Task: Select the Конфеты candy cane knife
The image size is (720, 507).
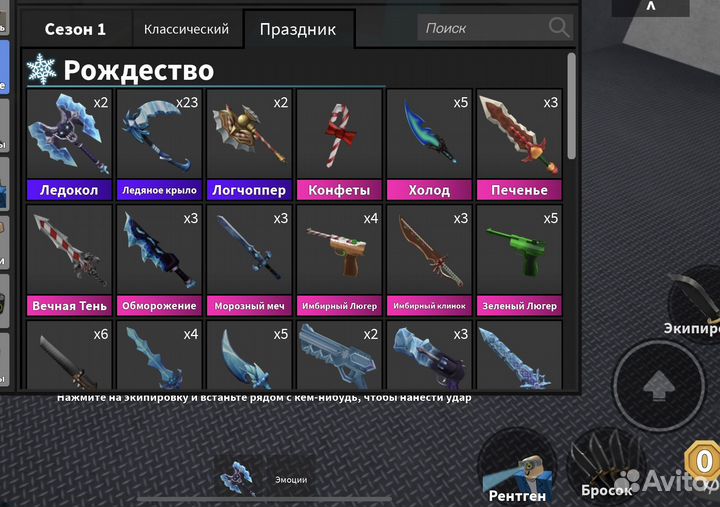Action: [x=338, y=145]
